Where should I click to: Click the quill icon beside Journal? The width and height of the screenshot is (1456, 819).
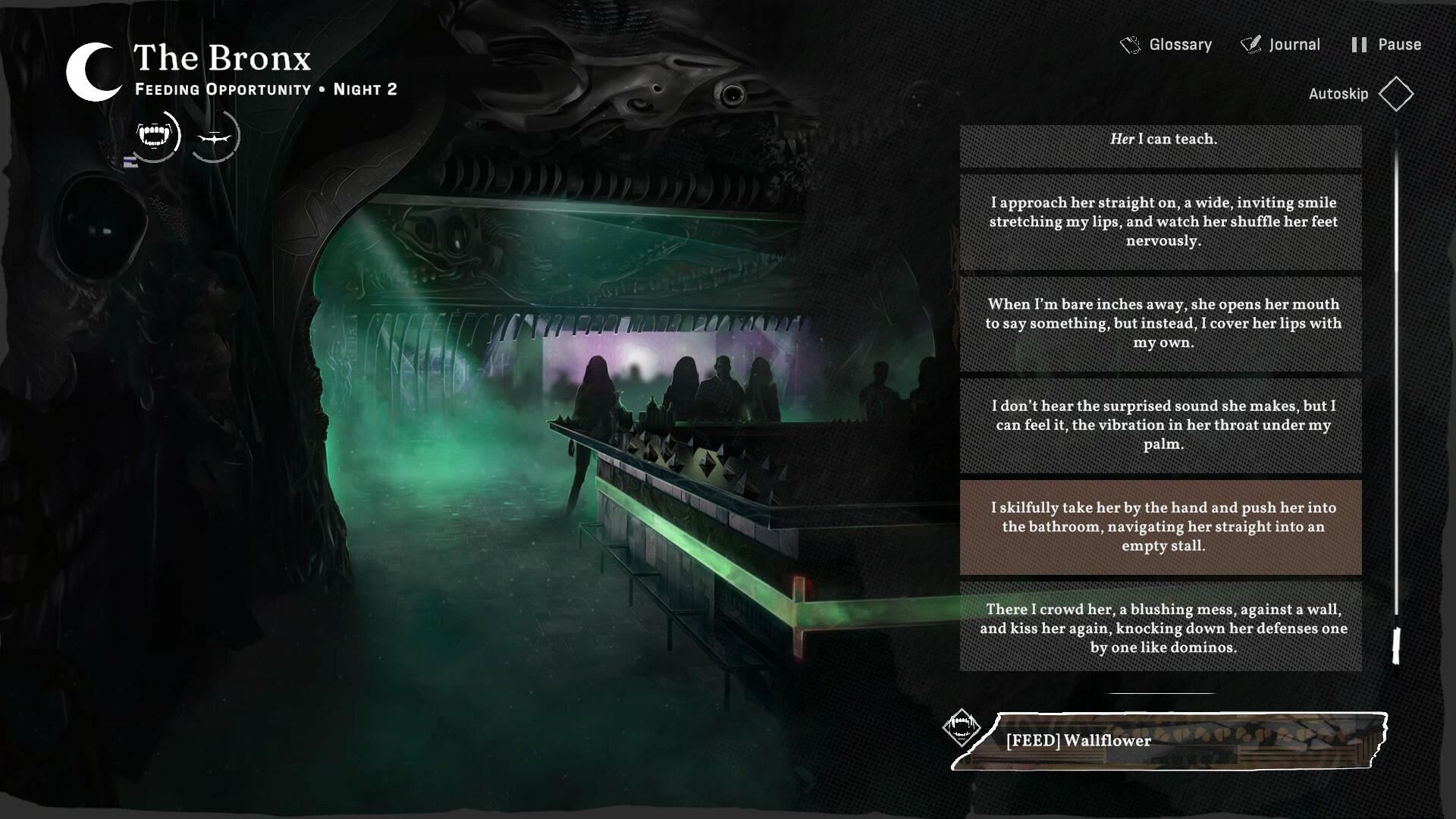(x=1250, y=44)
